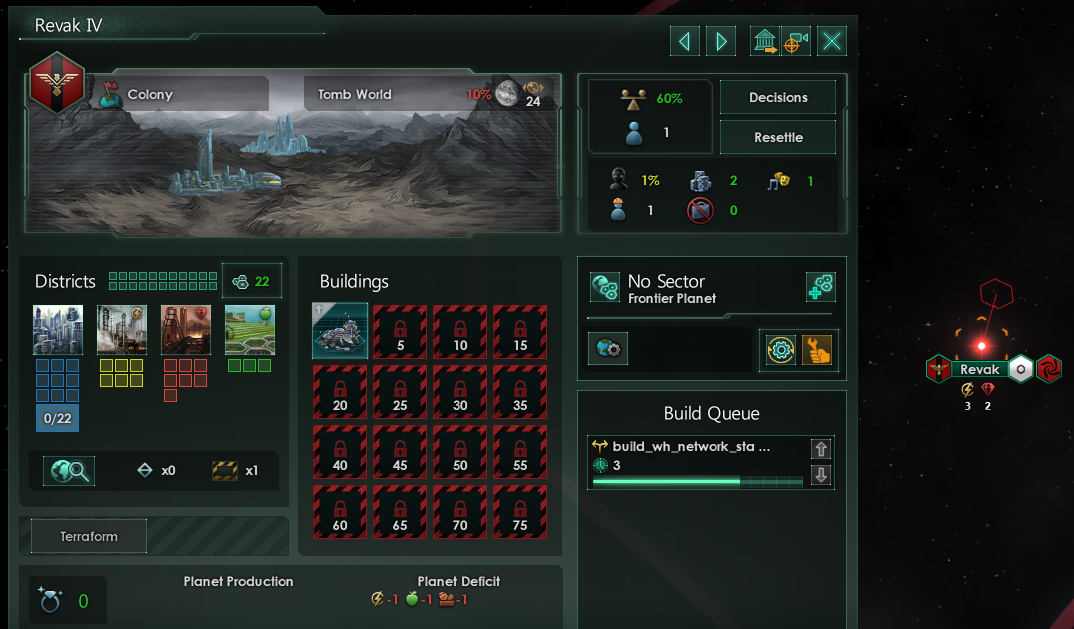The width and height of the screenshot is (1074, 629).
Task: Open the capital building slot
Action: [x=340, y=331]
